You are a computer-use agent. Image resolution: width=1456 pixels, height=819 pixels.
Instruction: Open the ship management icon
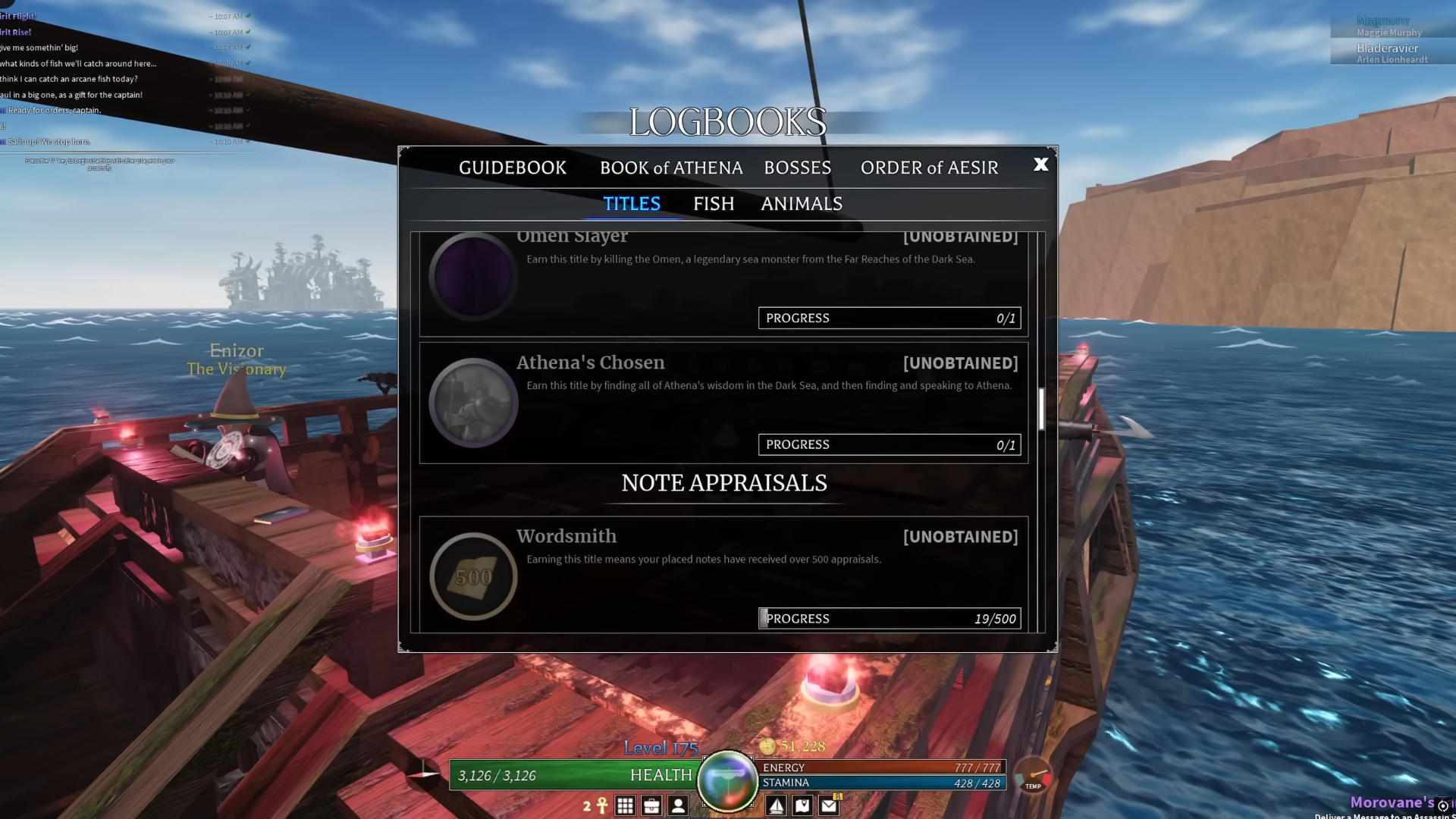777,805
